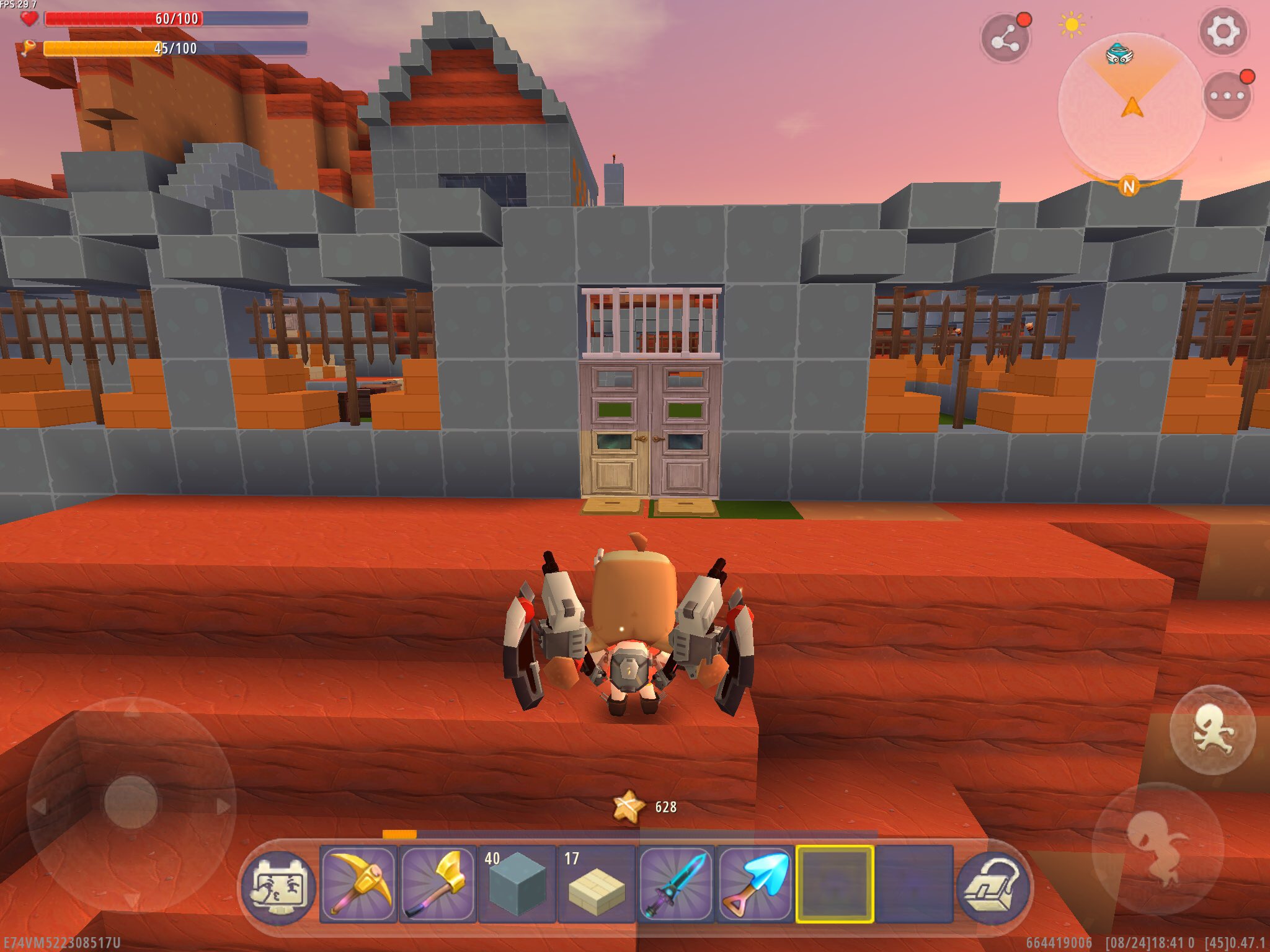Open the settings gear menu
This screenshot has height=952, width=1270.
click(1222, 32)
